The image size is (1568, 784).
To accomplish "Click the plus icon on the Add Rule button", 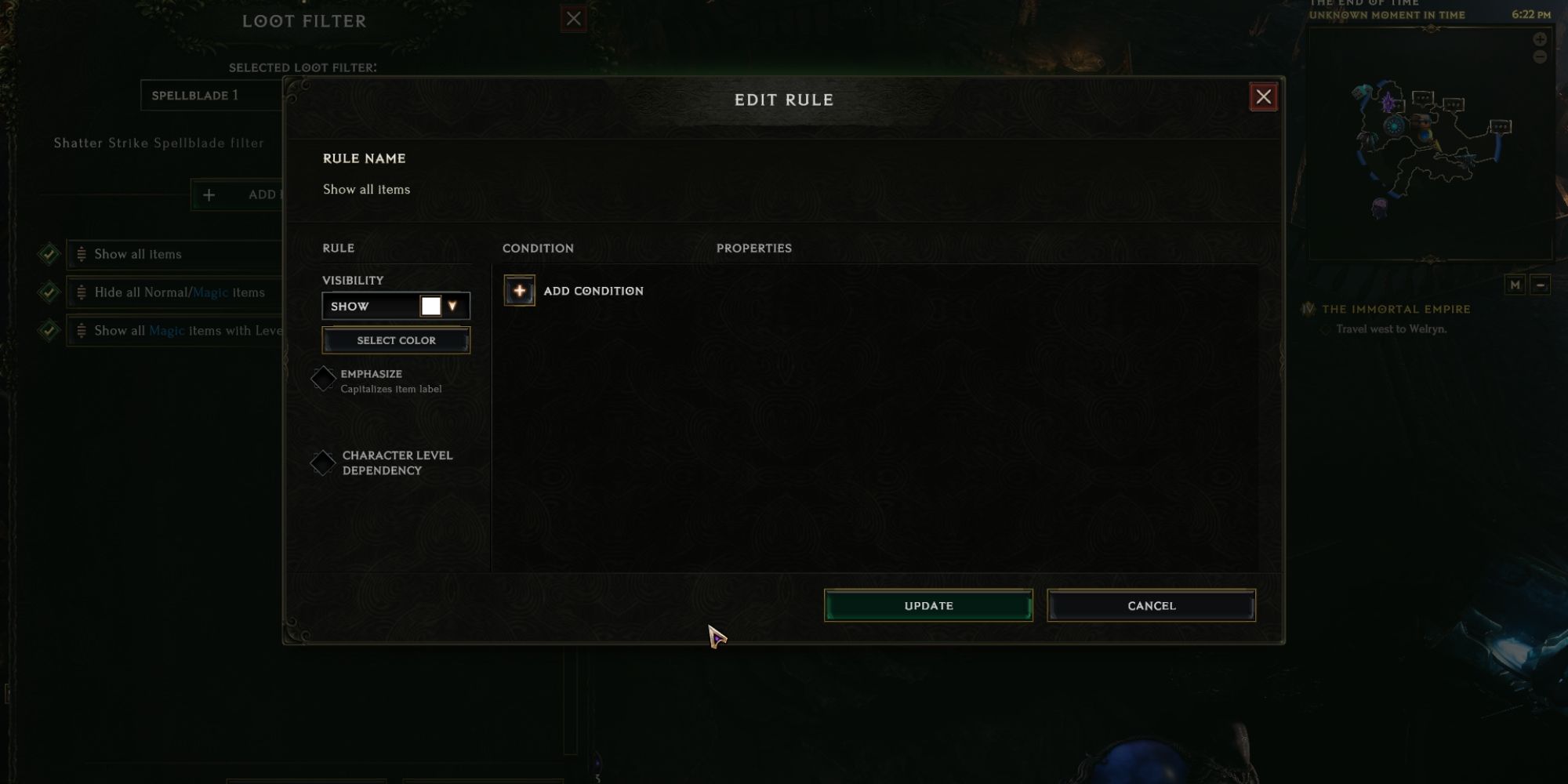I will (x=209, y=194).
